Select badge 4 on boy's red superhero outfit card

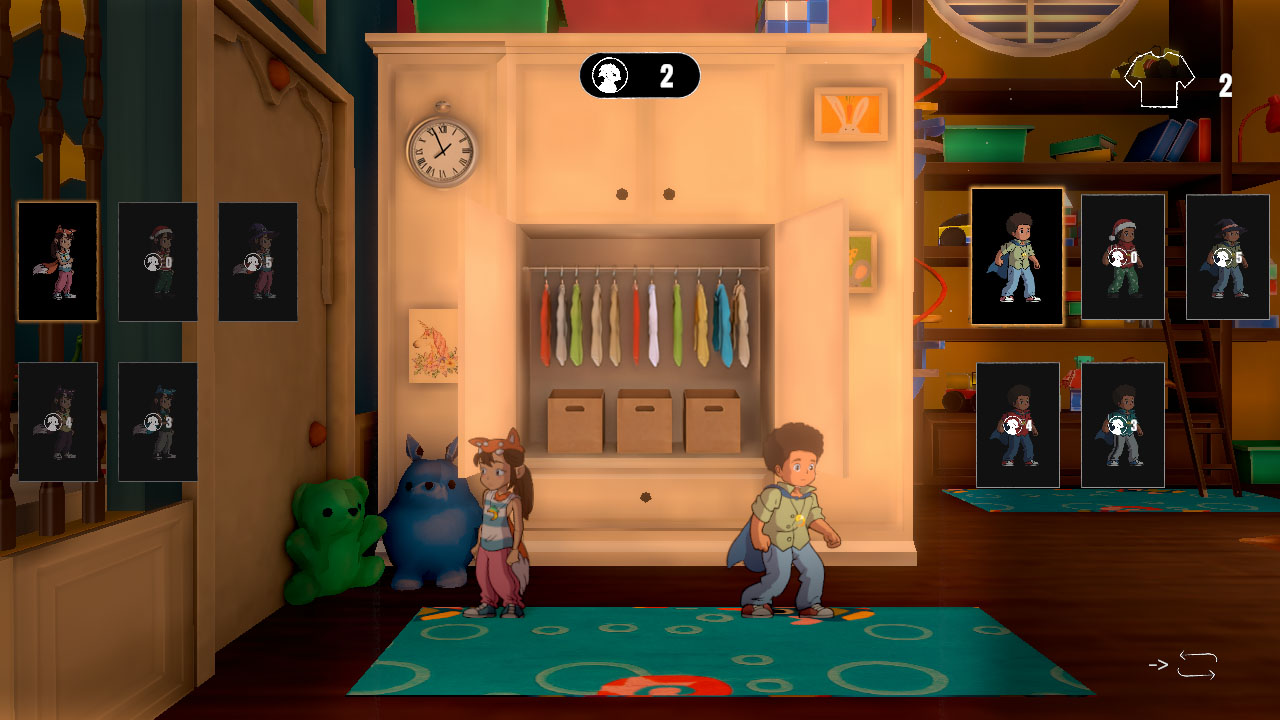(x=1016, y=425)
